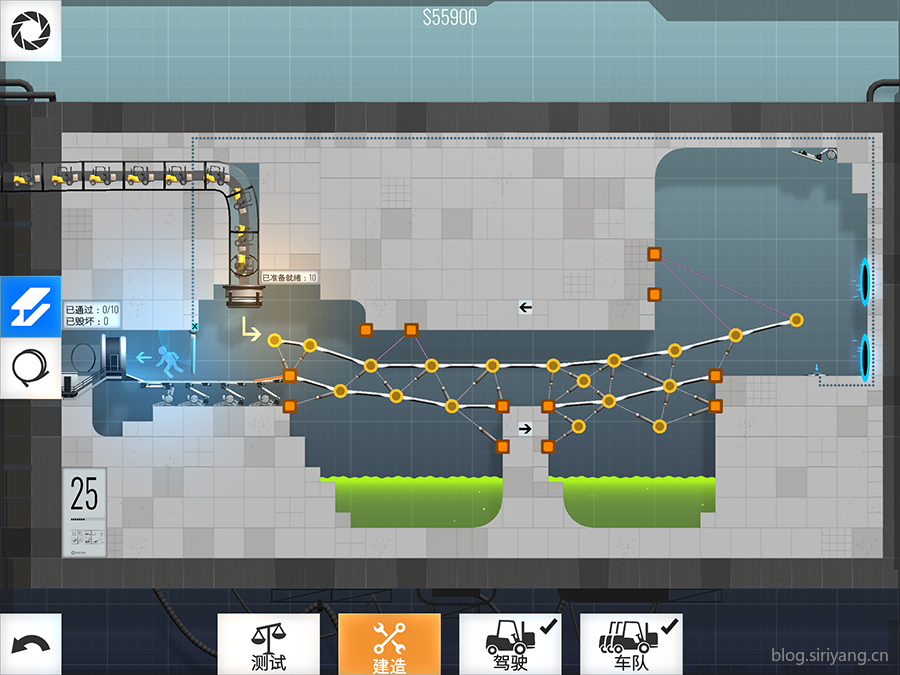Open the Aperture logo menu
Screen dimensions: 900x675
[30, 31]
